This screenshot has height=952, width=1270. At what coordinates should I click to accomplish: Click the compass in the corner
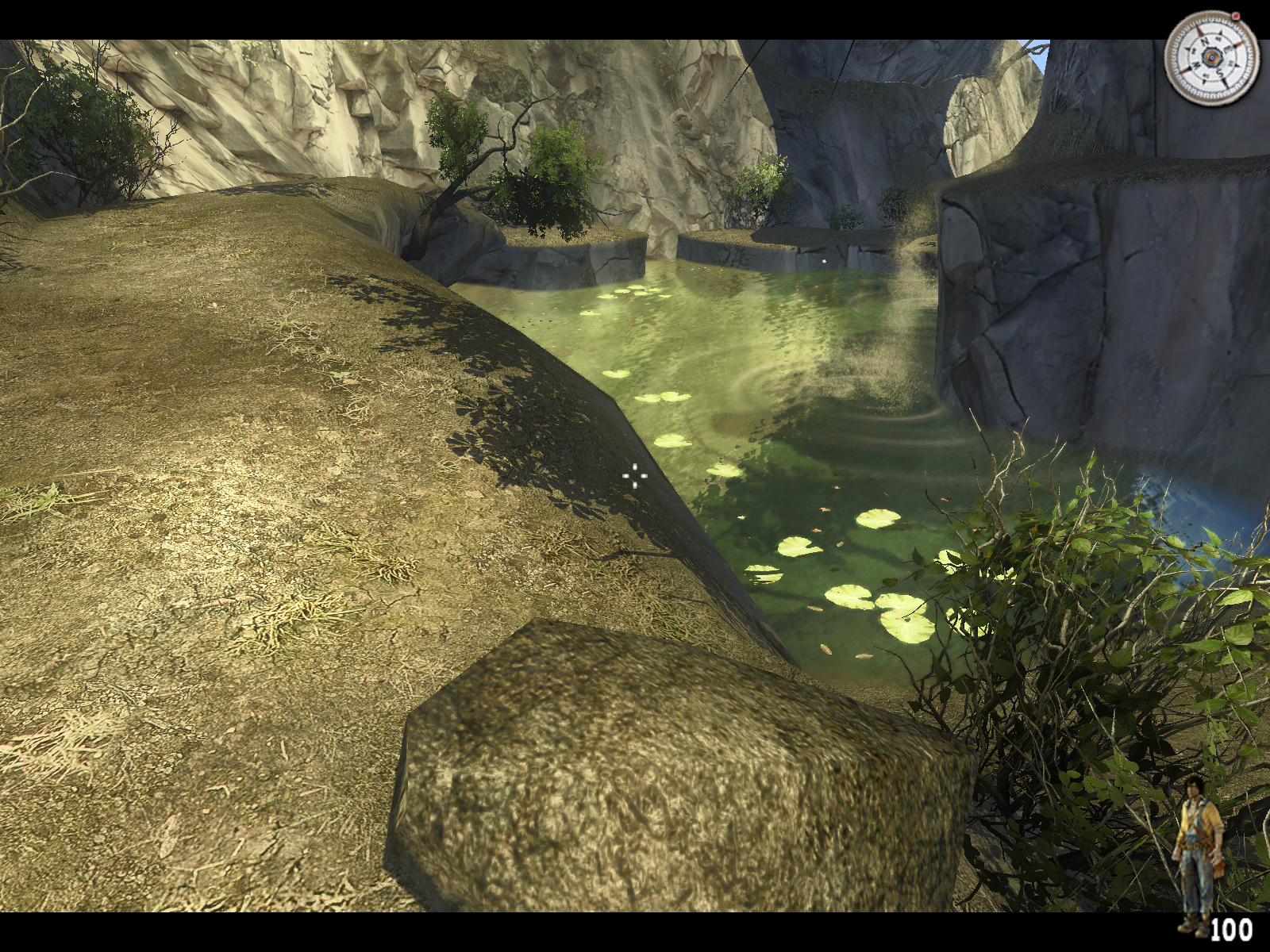pyautogui.click(x=1210, y=58)
